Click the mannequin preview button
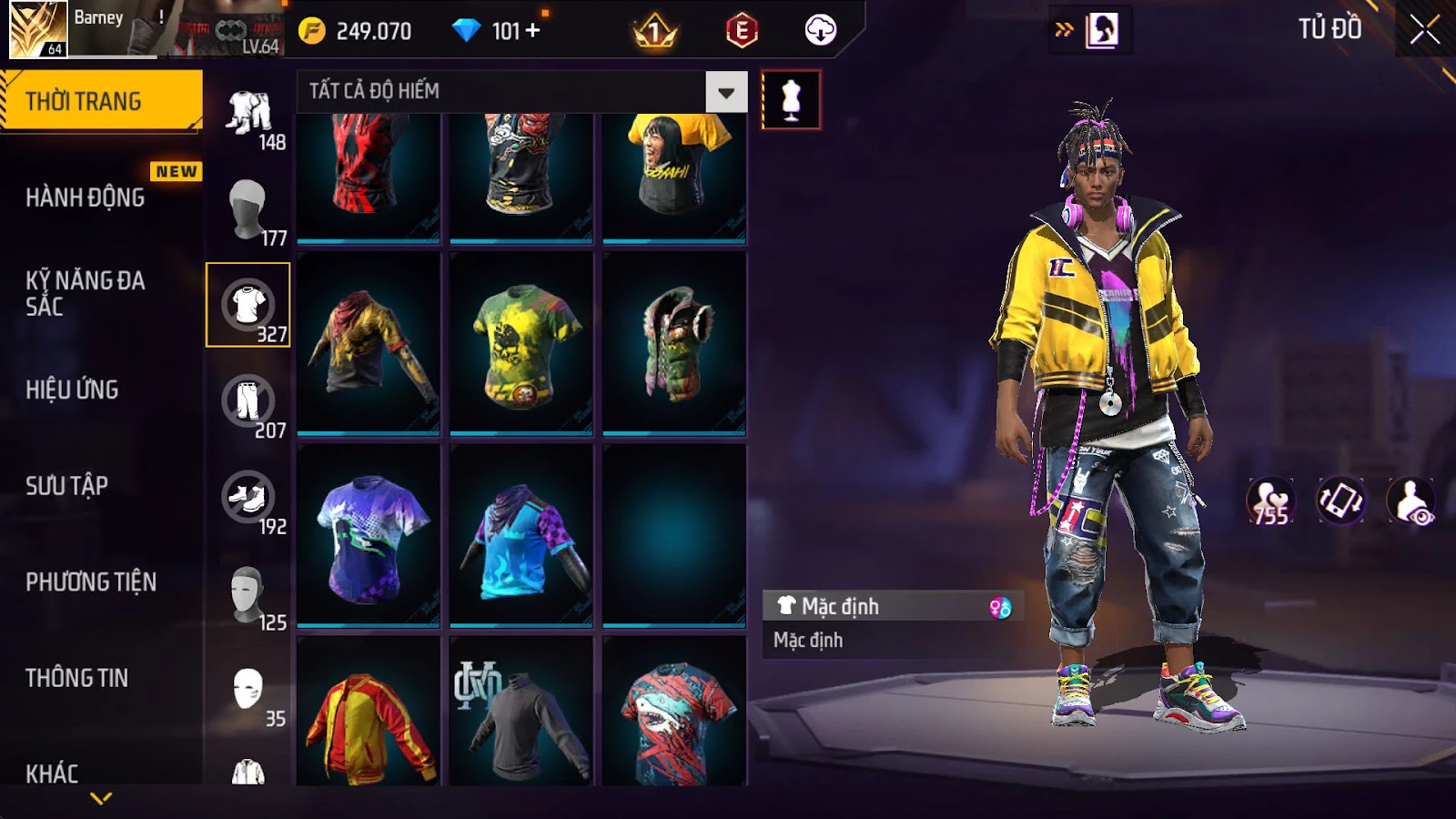The image size is (1456, 819). 791,100
